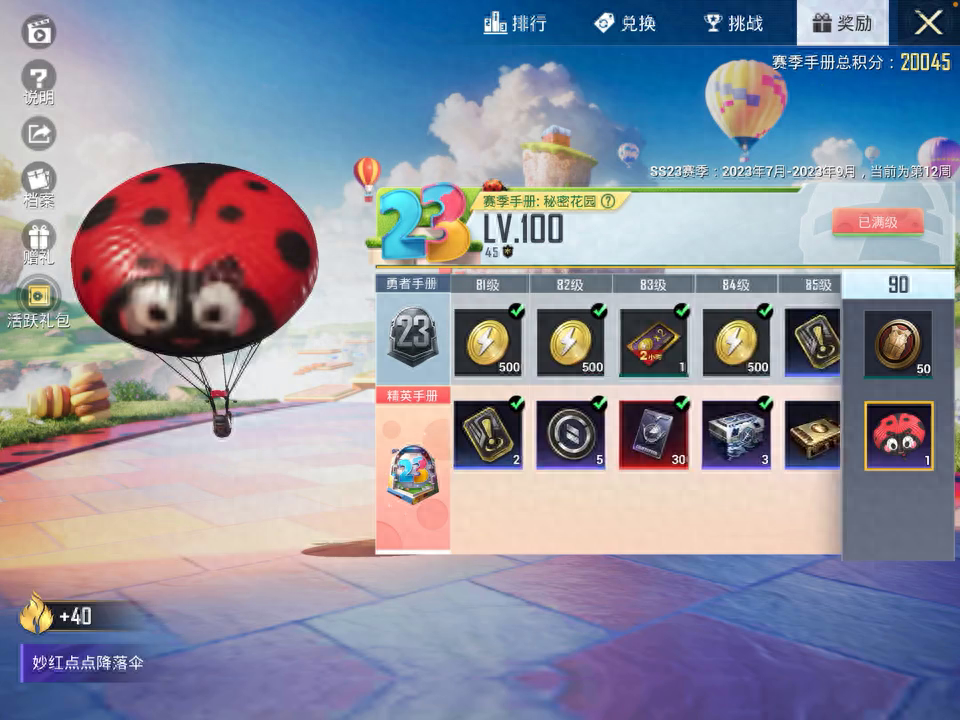Image resolution: width=960 pixels, height=720 pixels.
Task: Click the 已满级 max level button
Action: coord(877,222)
